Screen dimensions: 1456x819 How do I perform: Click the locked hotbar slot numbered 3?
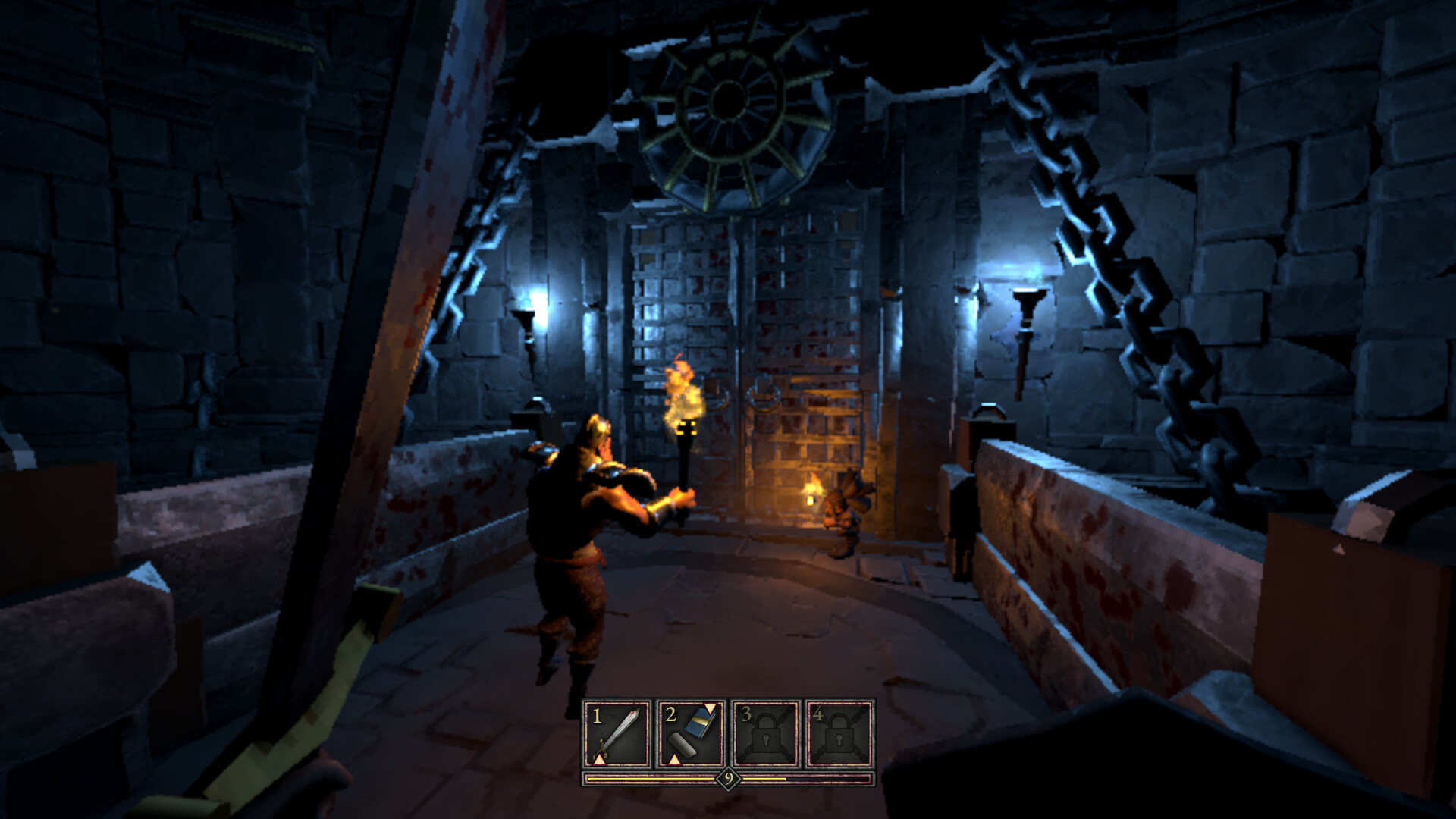tap(765, 734)
